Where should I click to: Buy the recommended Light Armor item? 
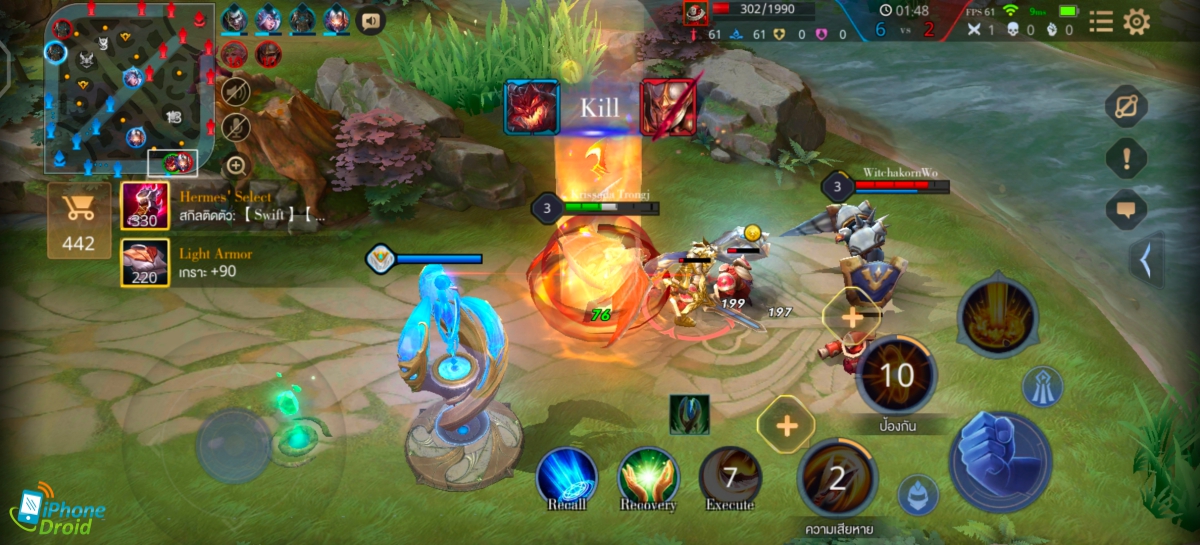pos(145,263)
